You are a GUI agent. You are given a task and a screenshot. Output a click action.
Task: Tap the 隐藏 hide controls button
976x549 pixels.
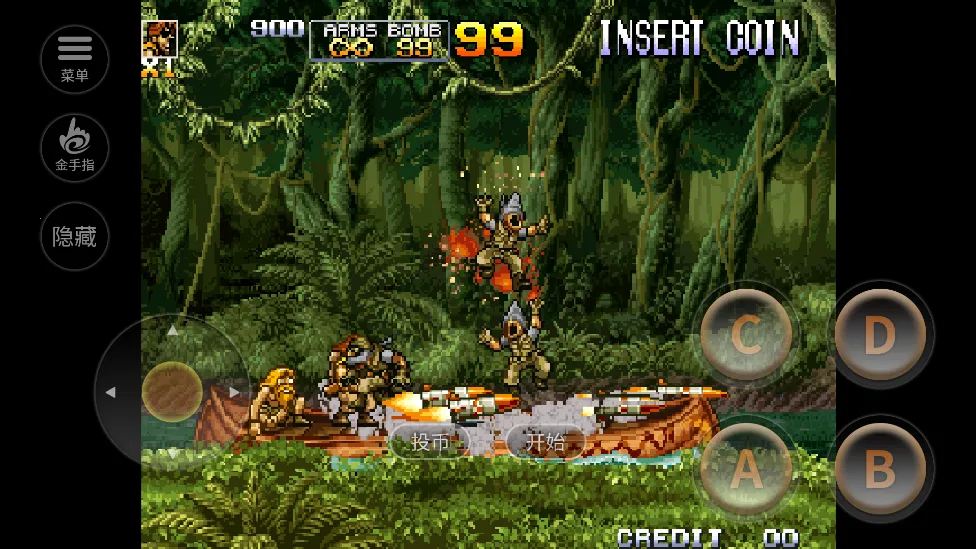(74, 237)
